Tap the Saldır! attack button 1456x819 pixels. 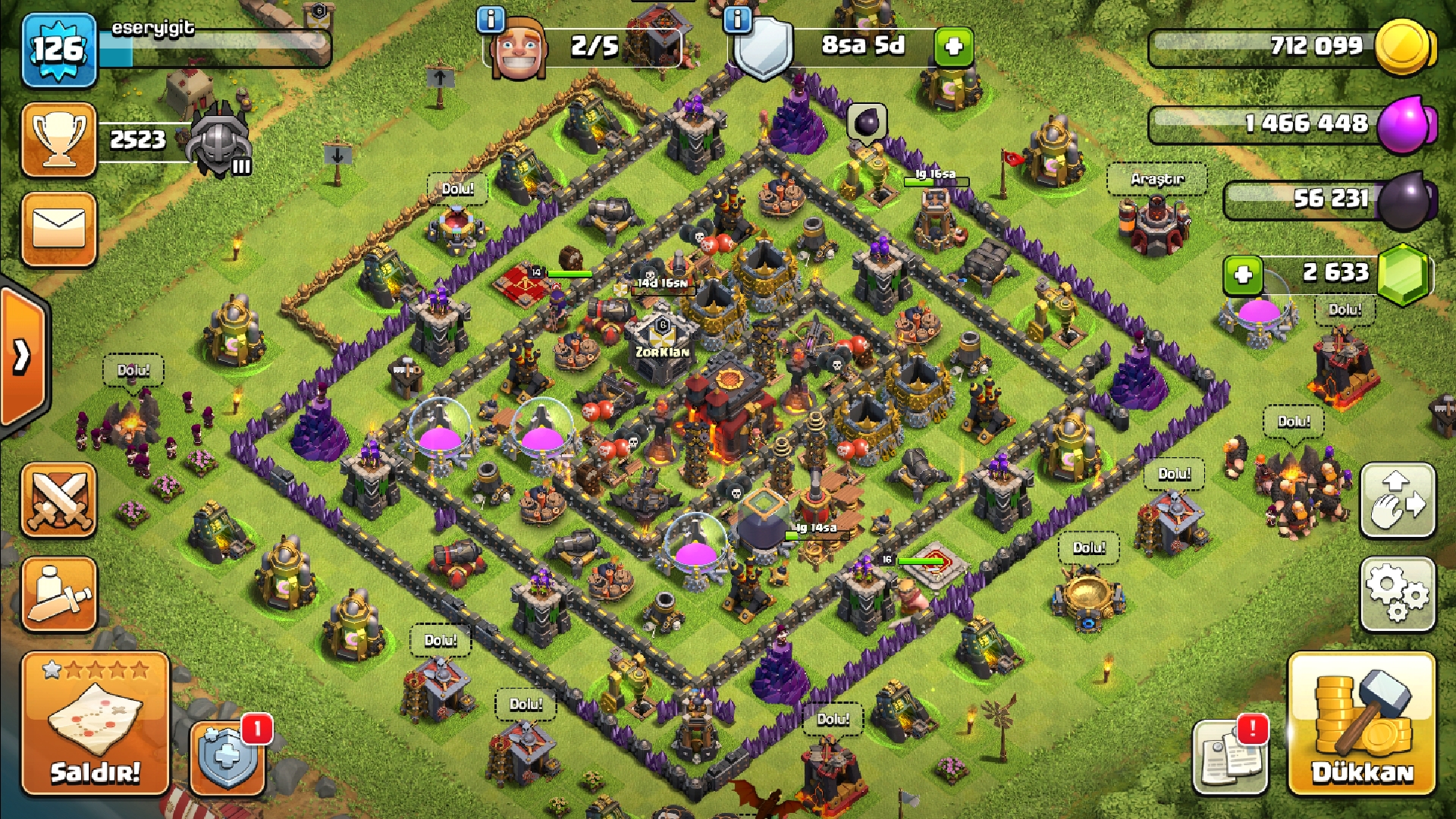tap(96, 723)
